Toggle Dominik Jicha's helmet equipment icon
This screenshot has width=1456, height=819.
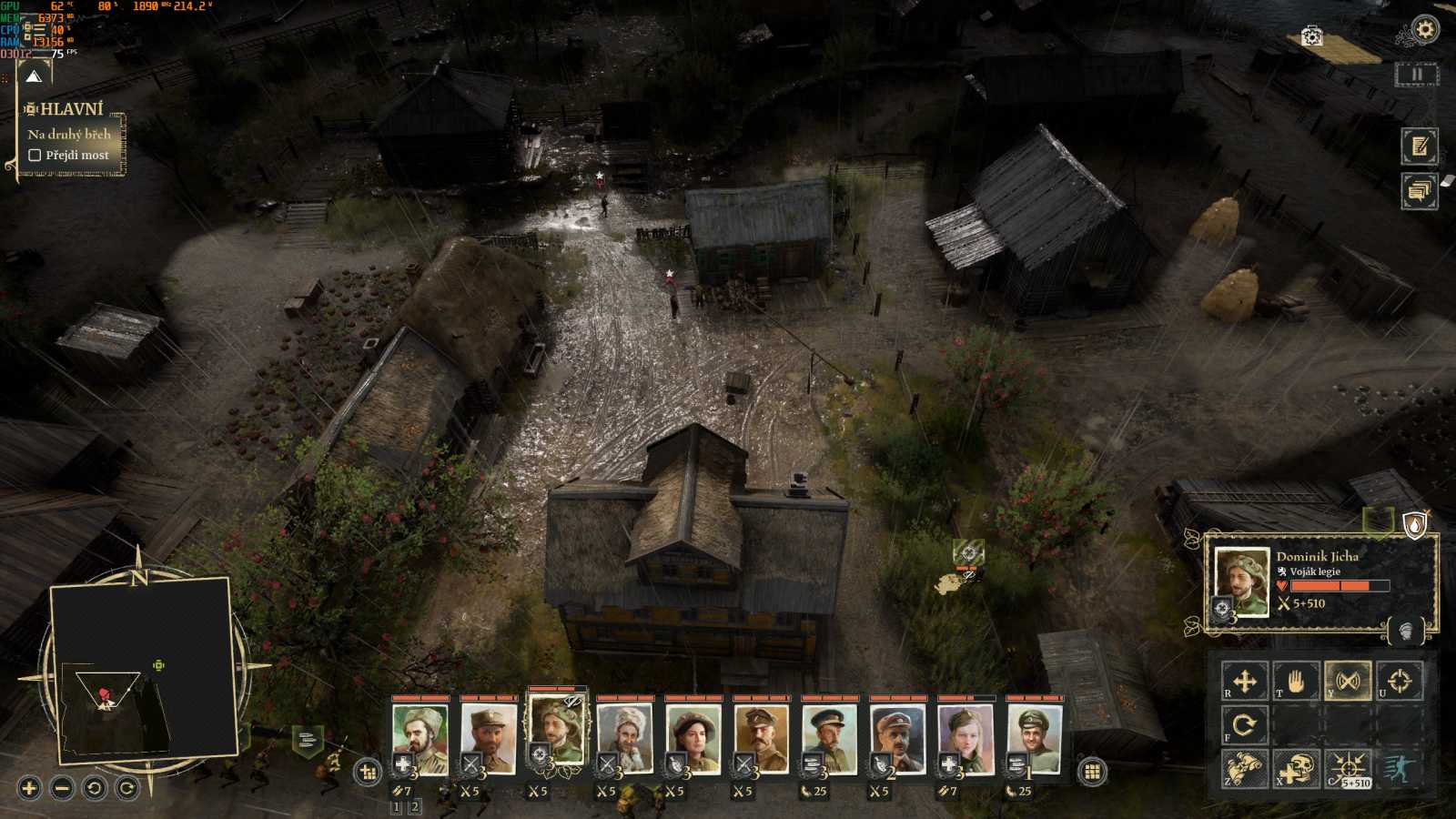point(1406,630)
